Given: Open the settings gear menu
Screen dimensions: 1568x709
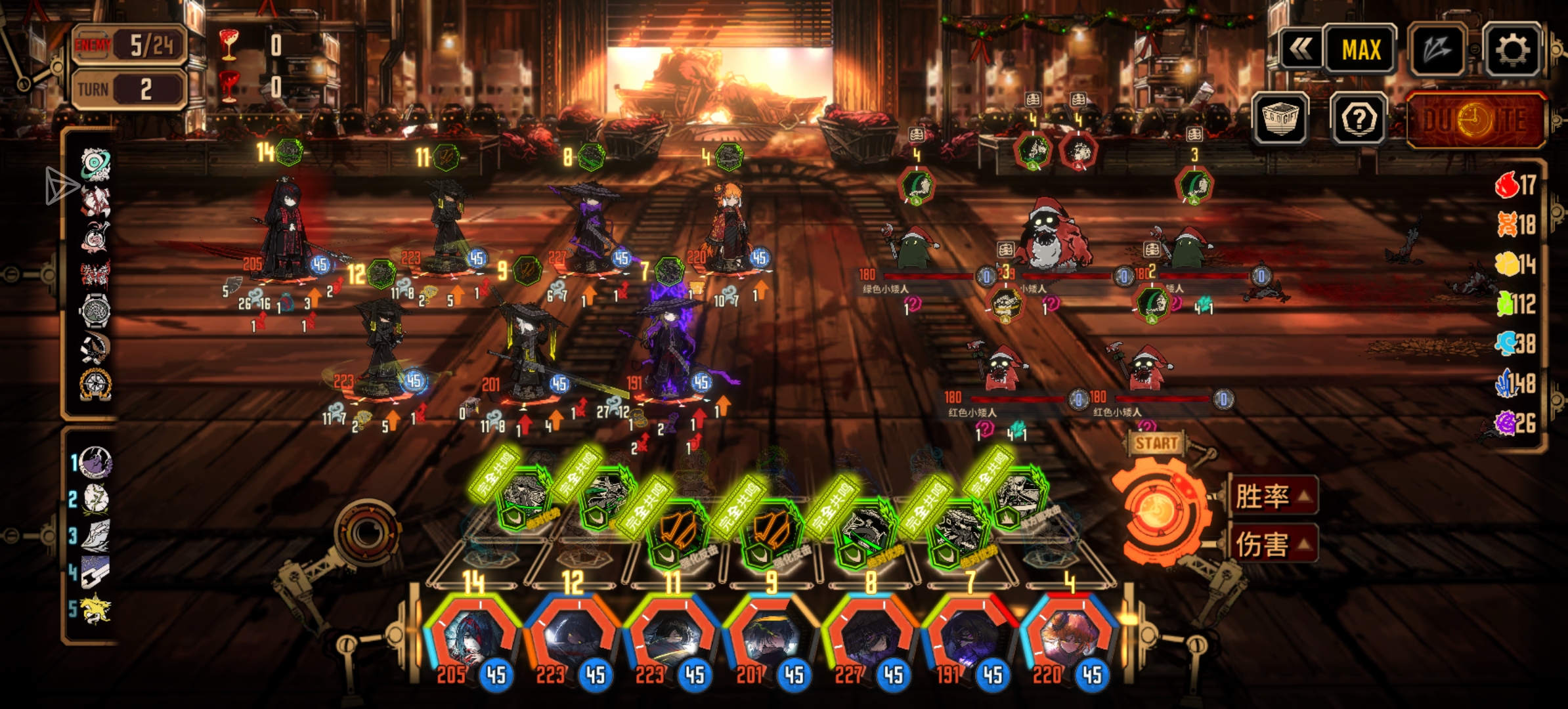Looking at the screenshot, I should coord(1512,50).
